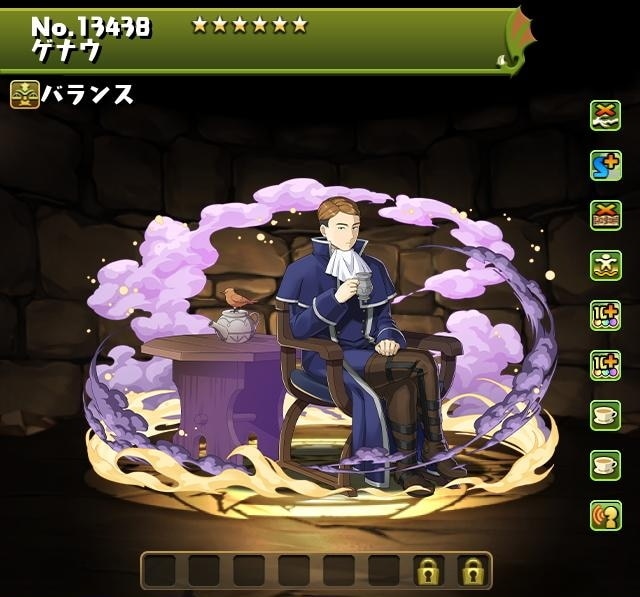The width and height of the screenshot is (640, 597).
Task: Inspect the topmost orange X awakening icon
Action: pyautogui.click(x=605, y=115)
